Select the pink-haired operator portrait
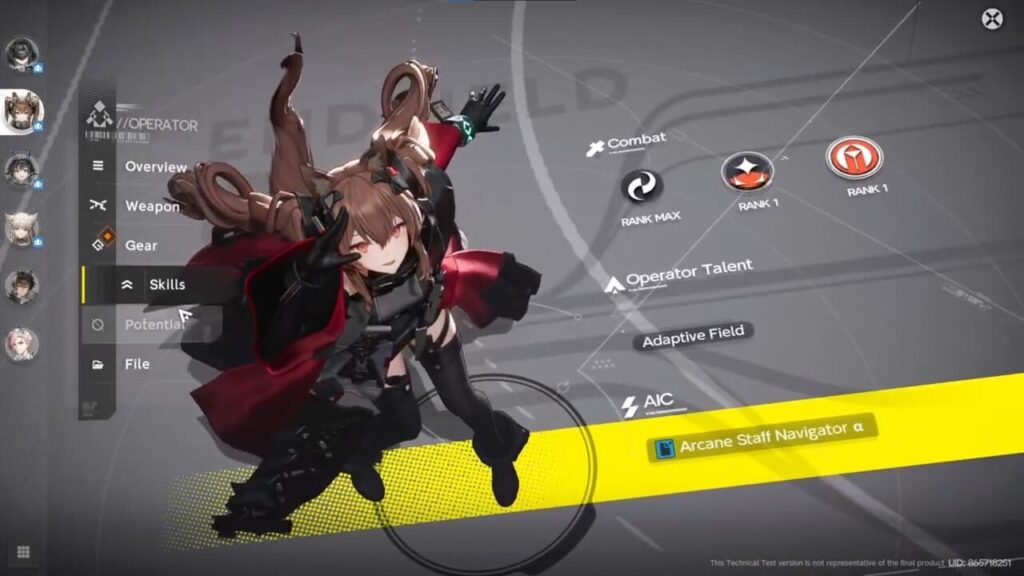Screen dimensions: 1024x576 (x=21, y=345)
